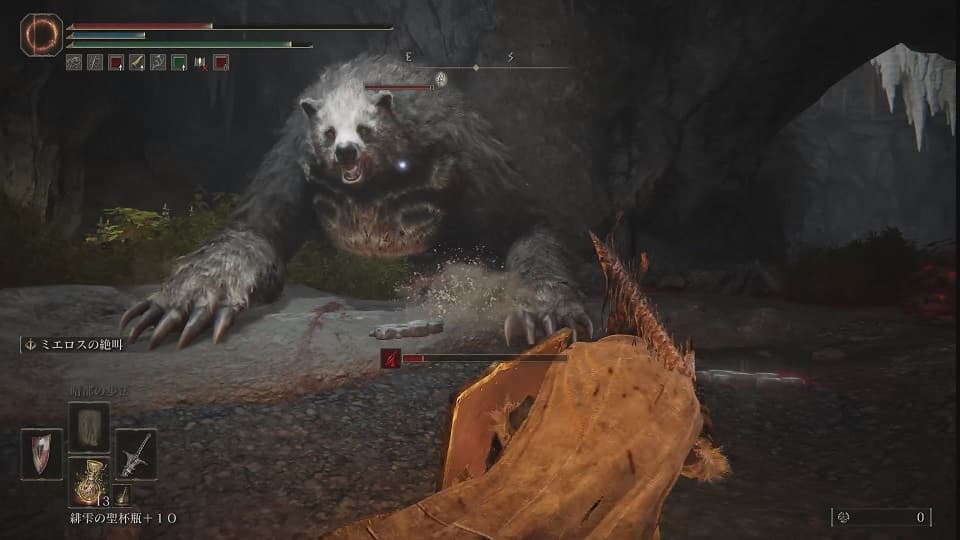Select the equipped spell slot

(88, 428)
